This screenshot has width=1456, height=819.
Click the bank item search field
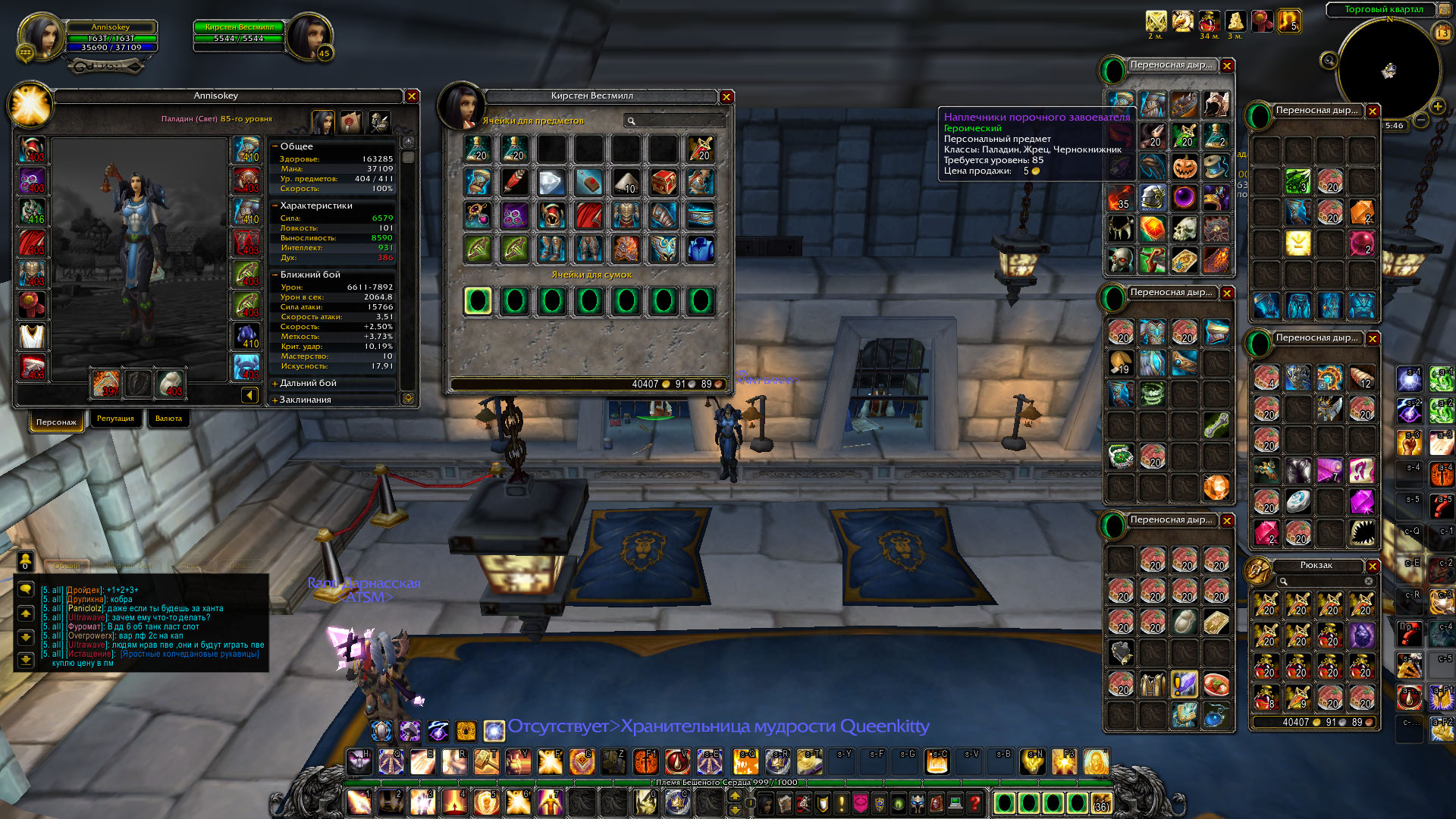click(675, 121)
